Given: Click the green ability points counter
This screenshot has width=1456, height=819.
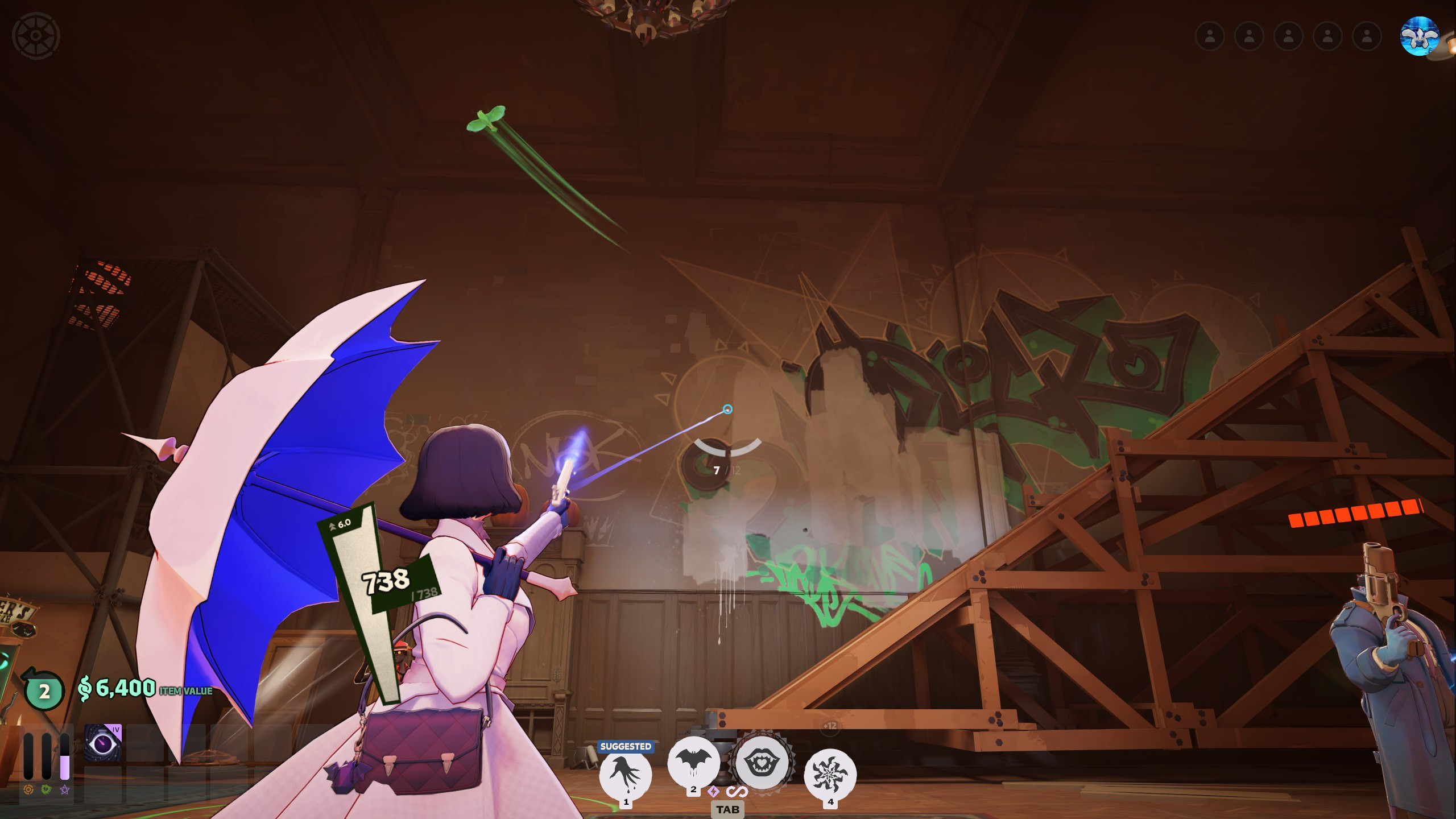Looking at the screenshot, I should [x=43, y=690].
